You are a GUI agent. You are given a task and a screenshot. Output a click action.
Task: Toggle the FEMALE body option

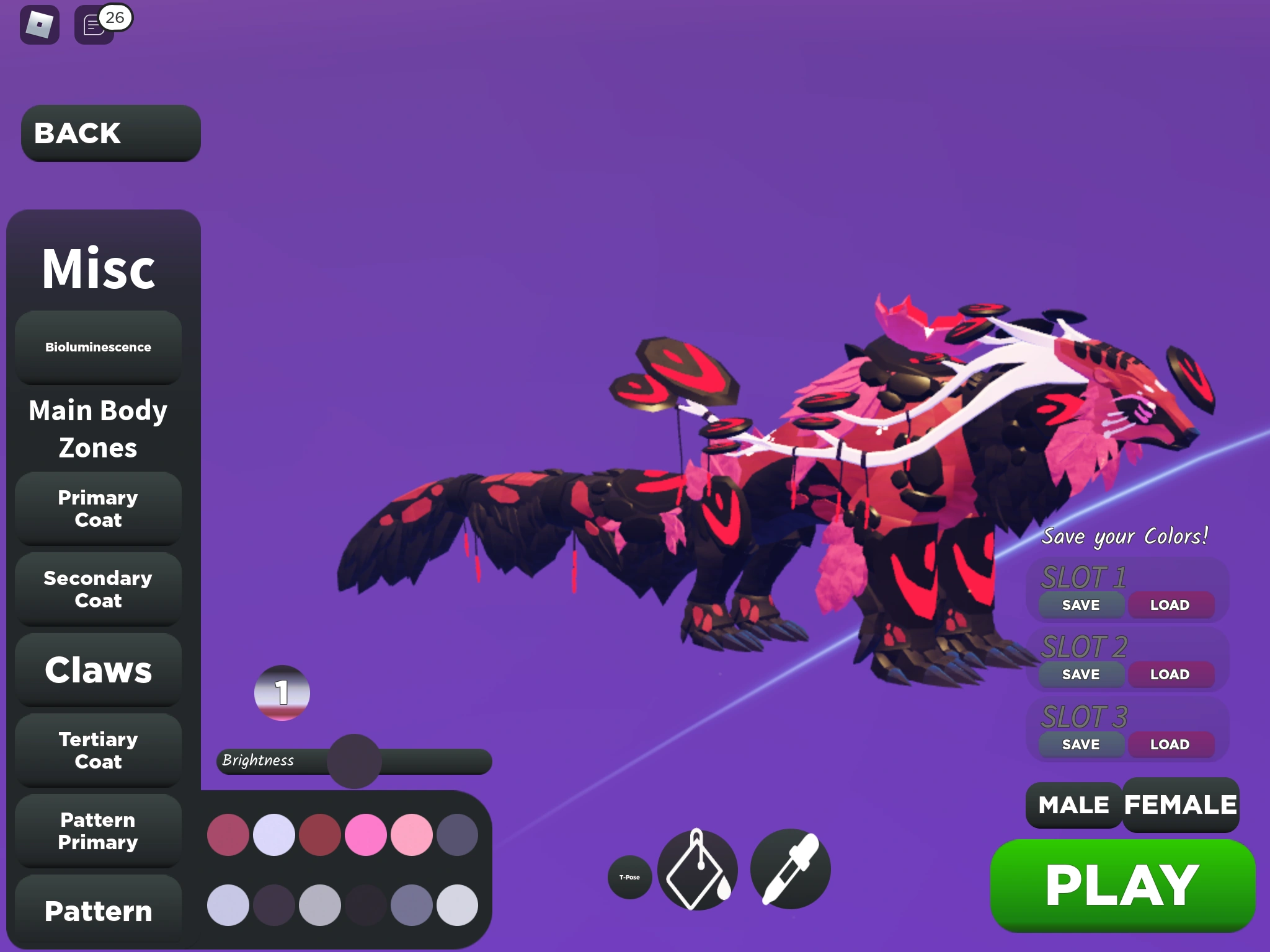tap(1180, 804)
